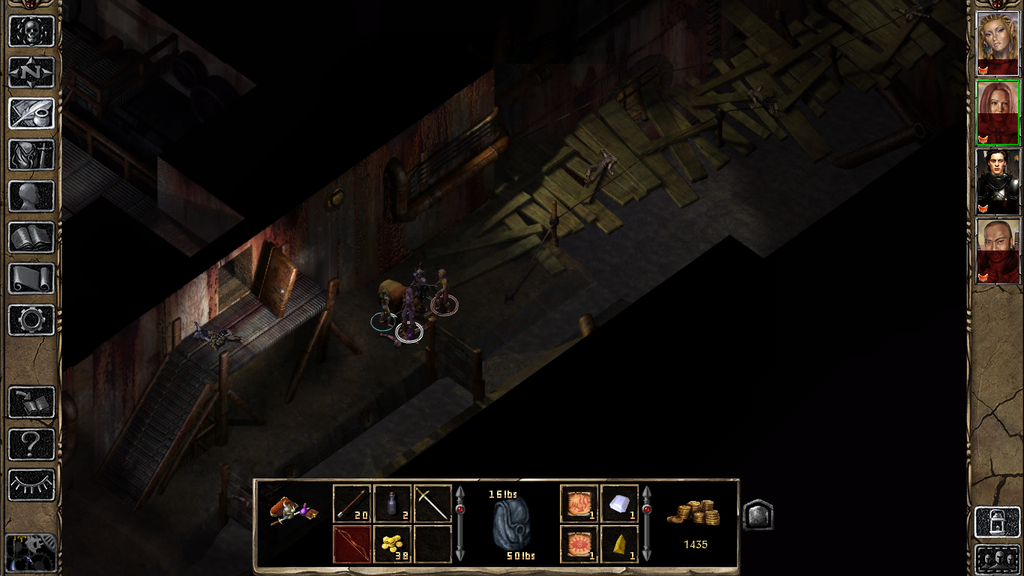Screen dimensions: 1024x576
Task: Select the bald character's portrait
Action: pyautogui.click(x=997, y=249)
